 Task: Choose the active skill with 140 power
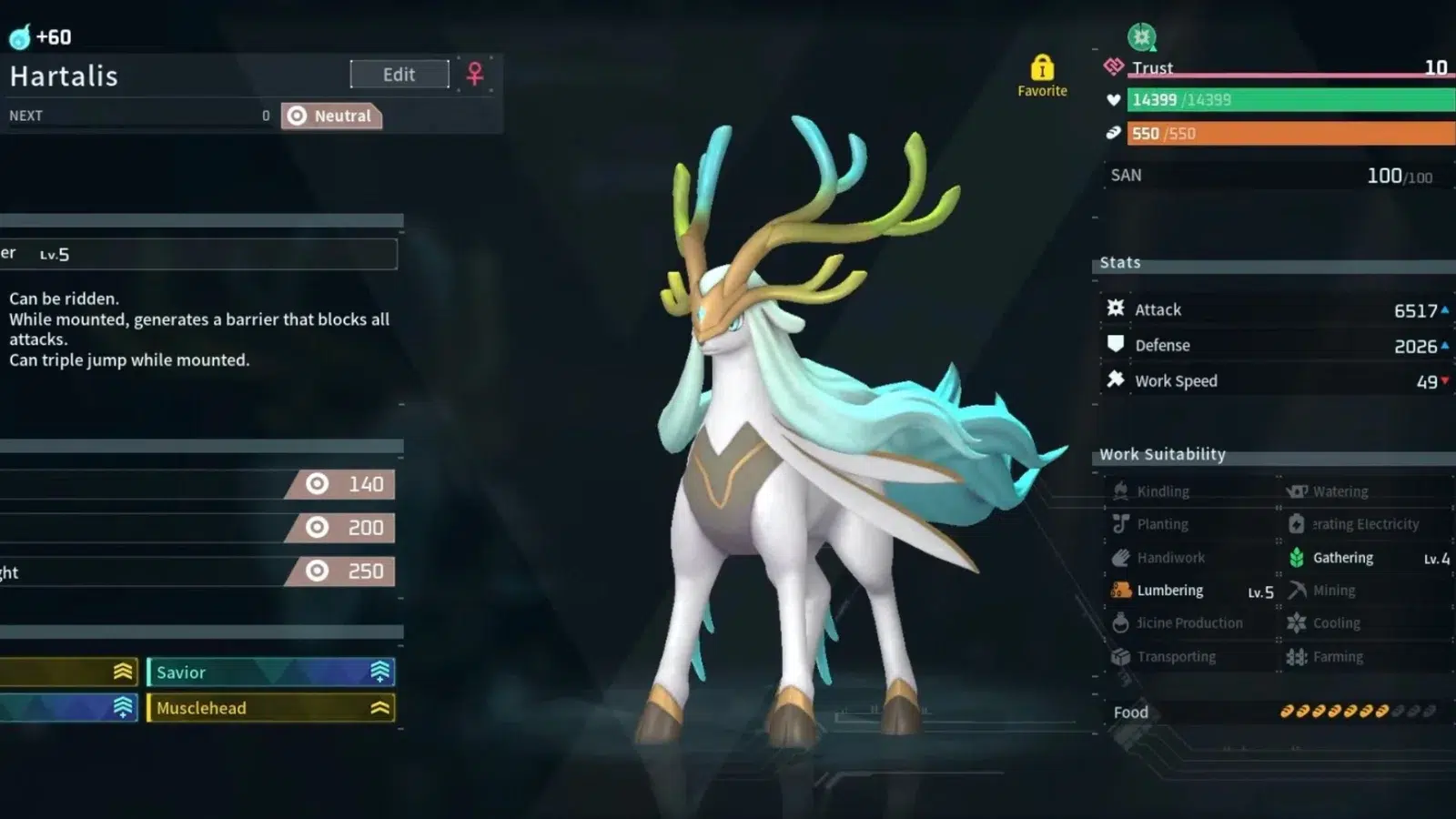200,484
